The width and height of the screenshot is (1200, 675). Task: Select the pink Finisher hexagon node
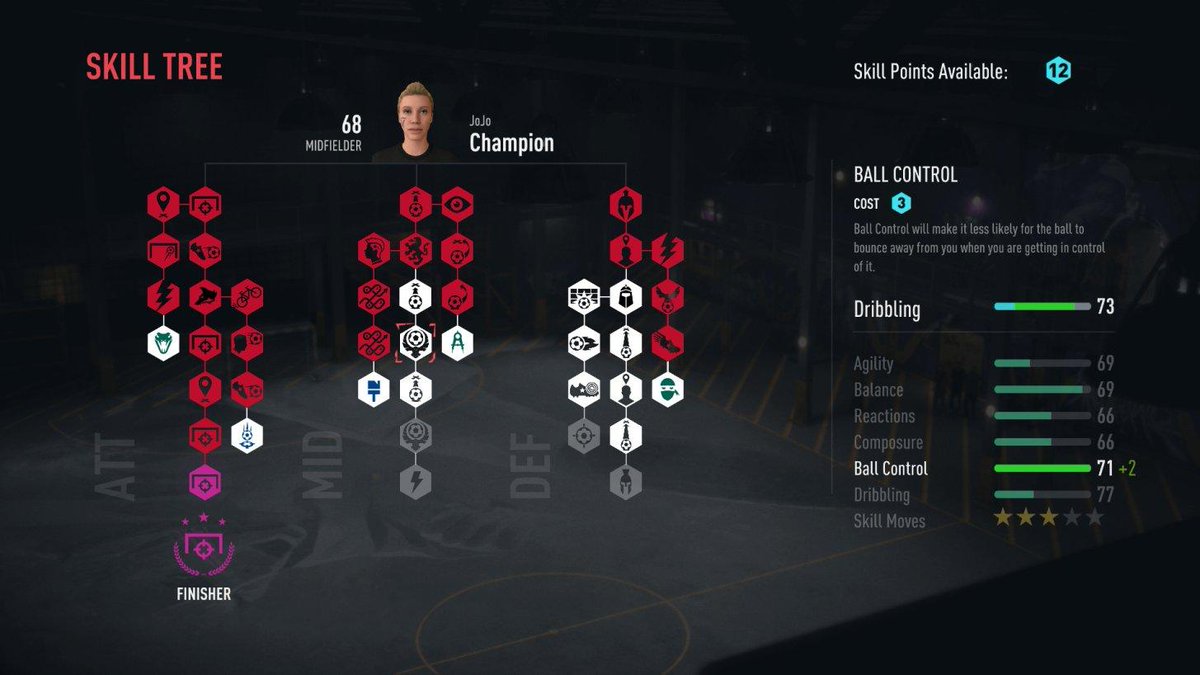tap(205, 482)
